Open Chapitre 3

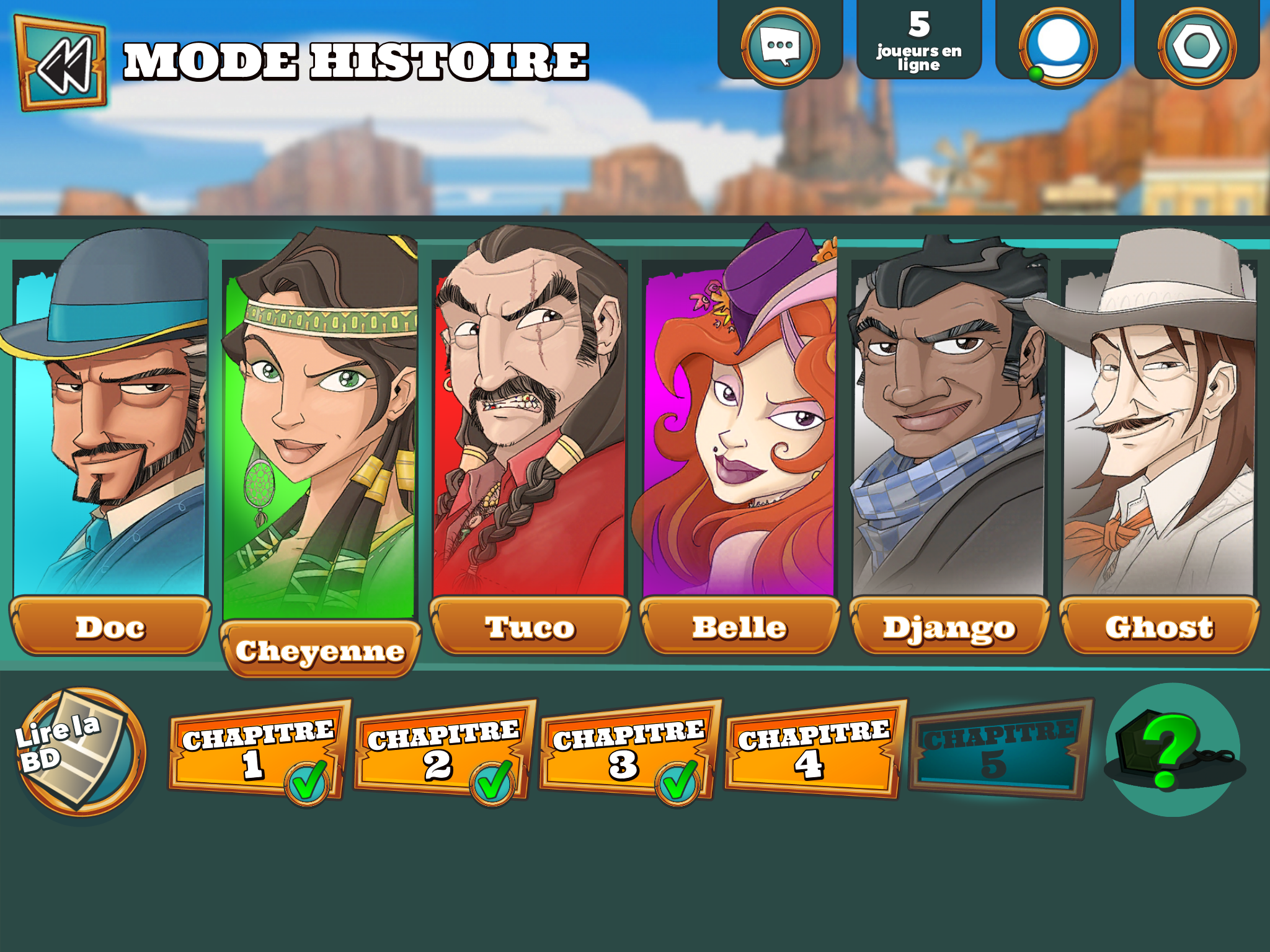click(627, 751)
